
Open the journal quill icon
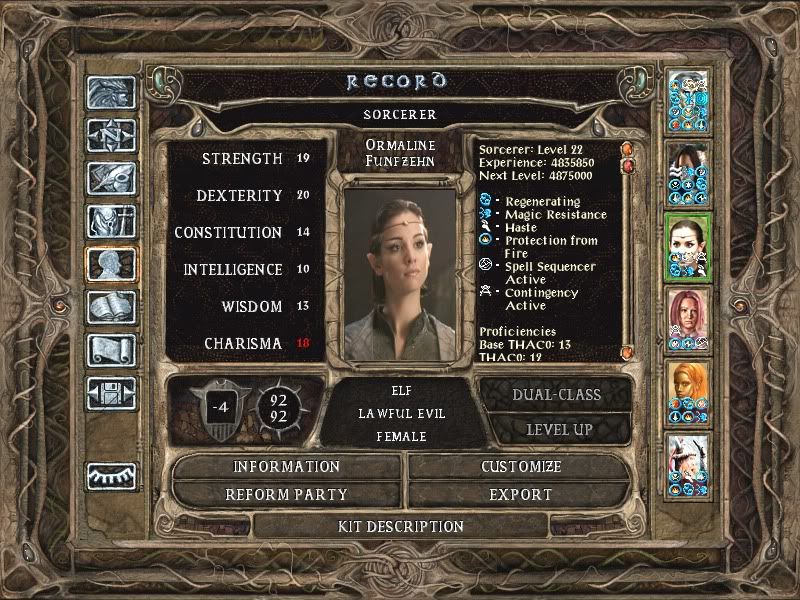coord(111,178)
